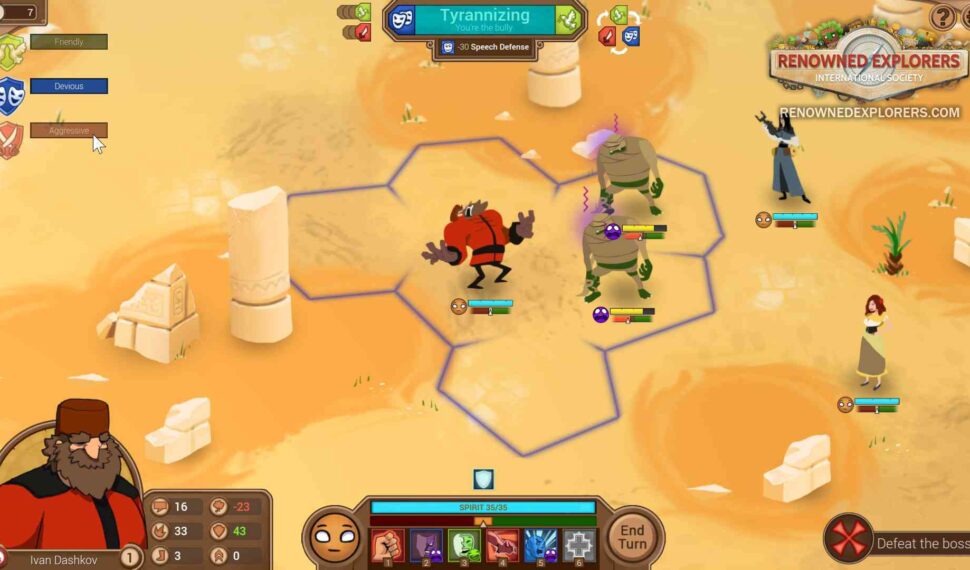End the current turn
The image size is (970, 570).
632,537
